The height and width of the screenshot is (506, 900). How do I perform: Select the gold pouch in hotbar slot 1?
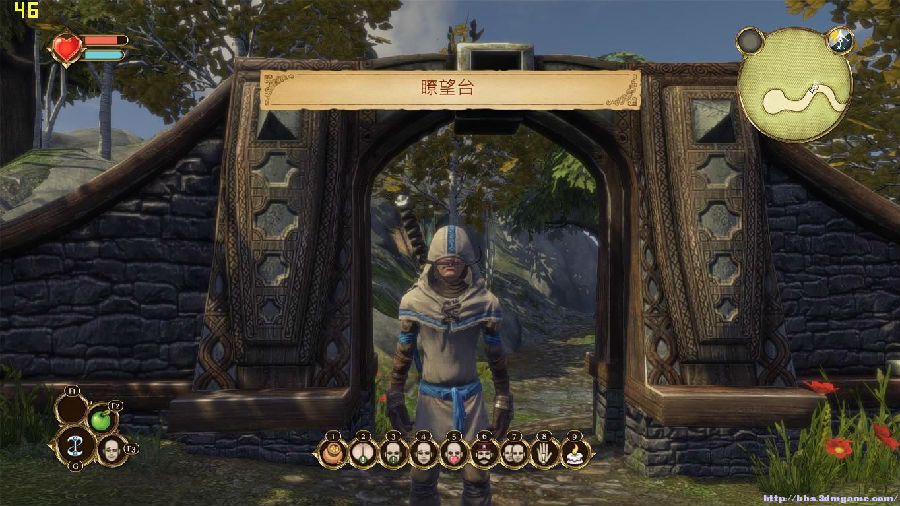[x=334, y=453]
